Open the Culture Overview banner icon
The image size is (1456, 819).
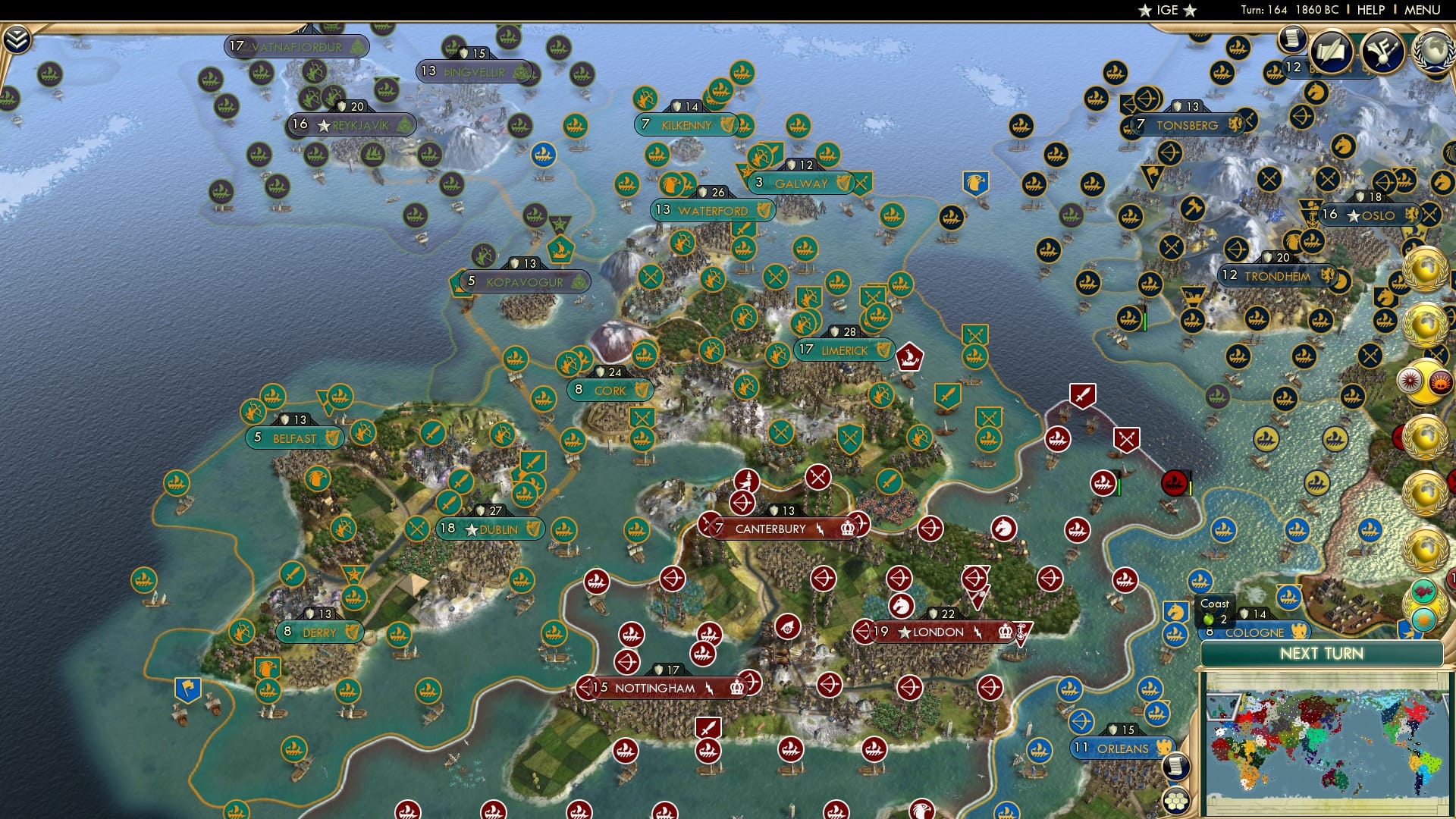tap(1384, 51)
